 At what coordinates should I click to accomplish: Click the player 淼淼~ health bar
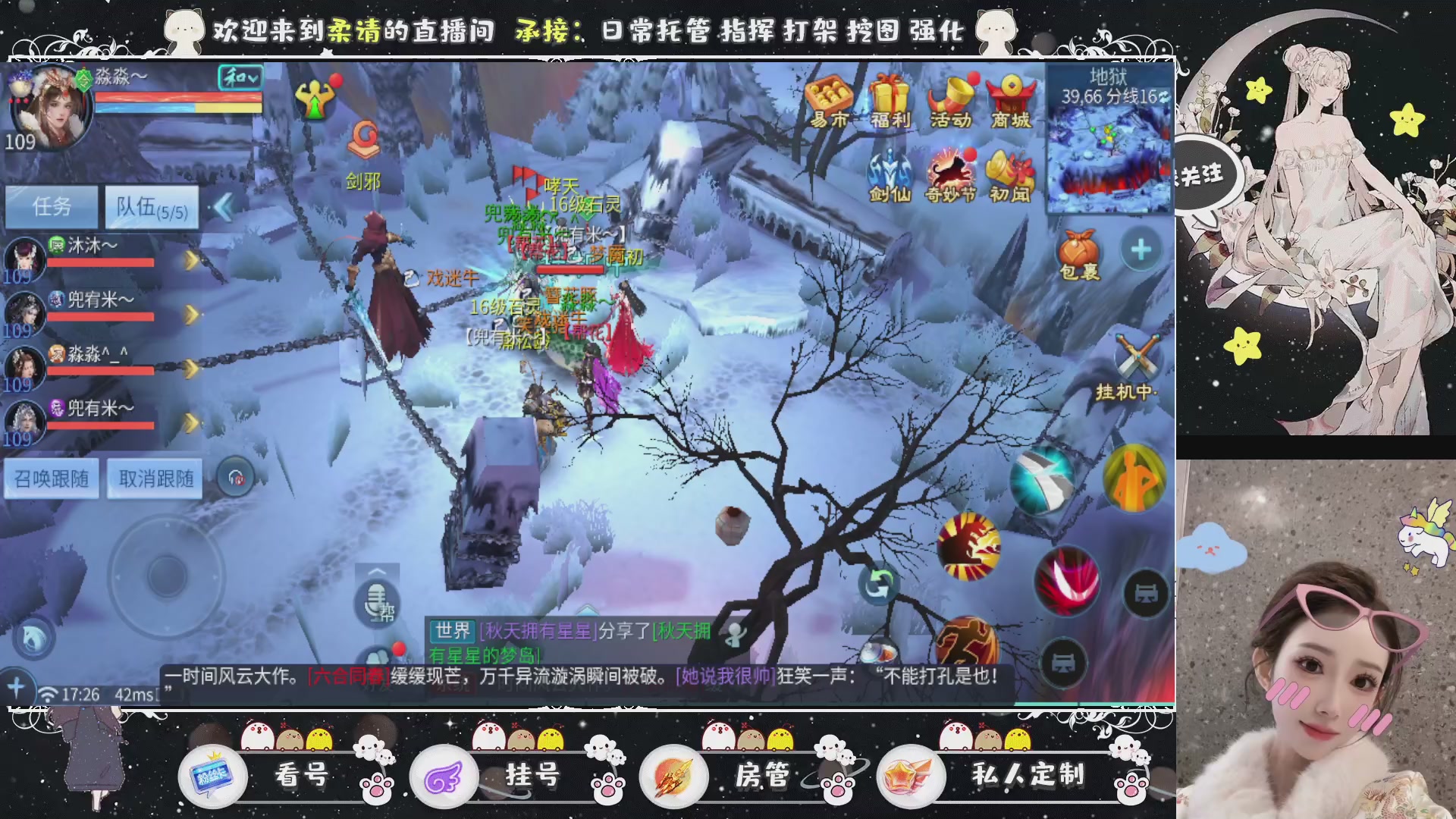click(180, 96)
